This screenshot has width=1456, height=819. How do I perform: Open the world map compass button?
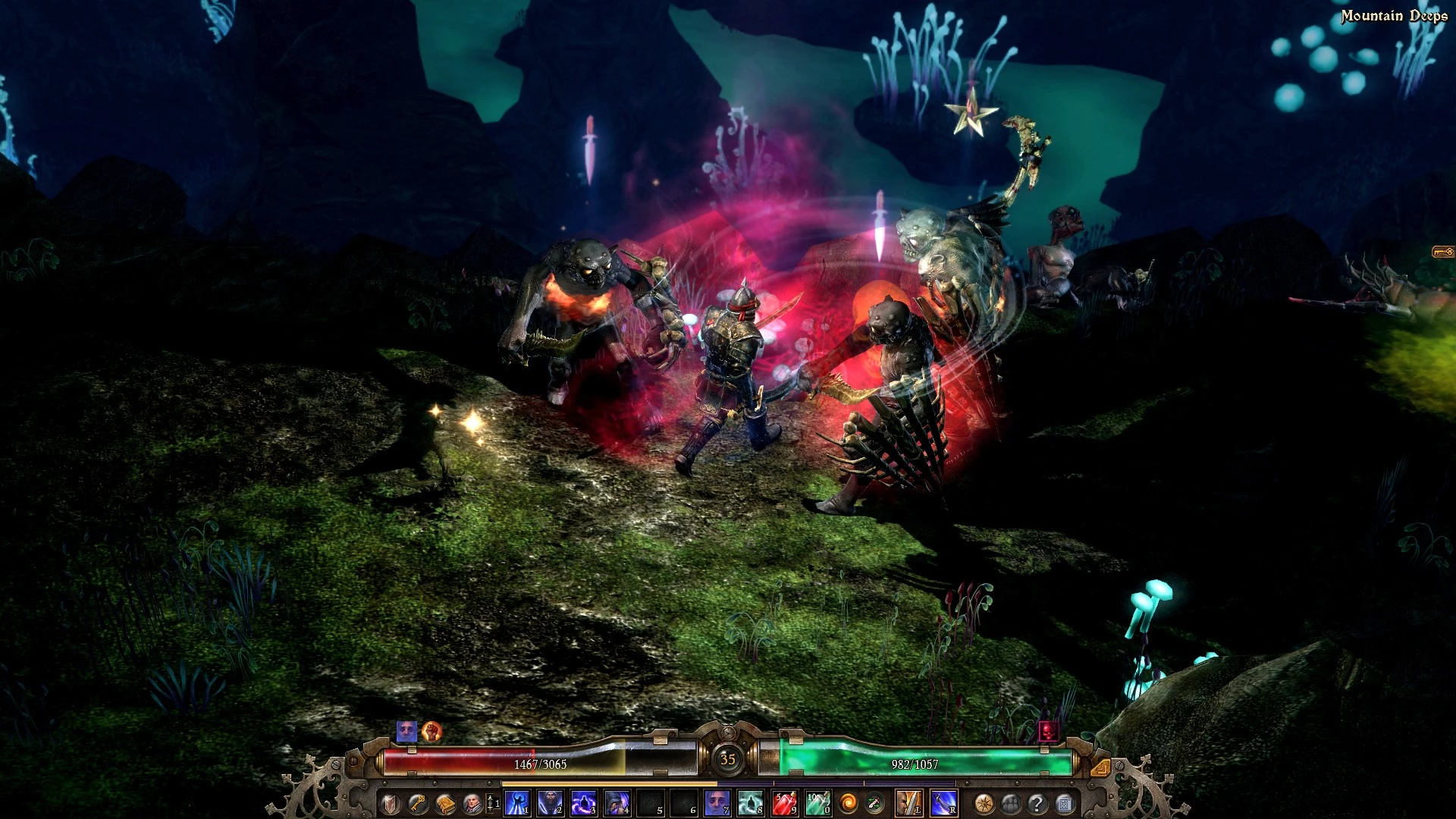pyautogui.click(x=984, y=803)
